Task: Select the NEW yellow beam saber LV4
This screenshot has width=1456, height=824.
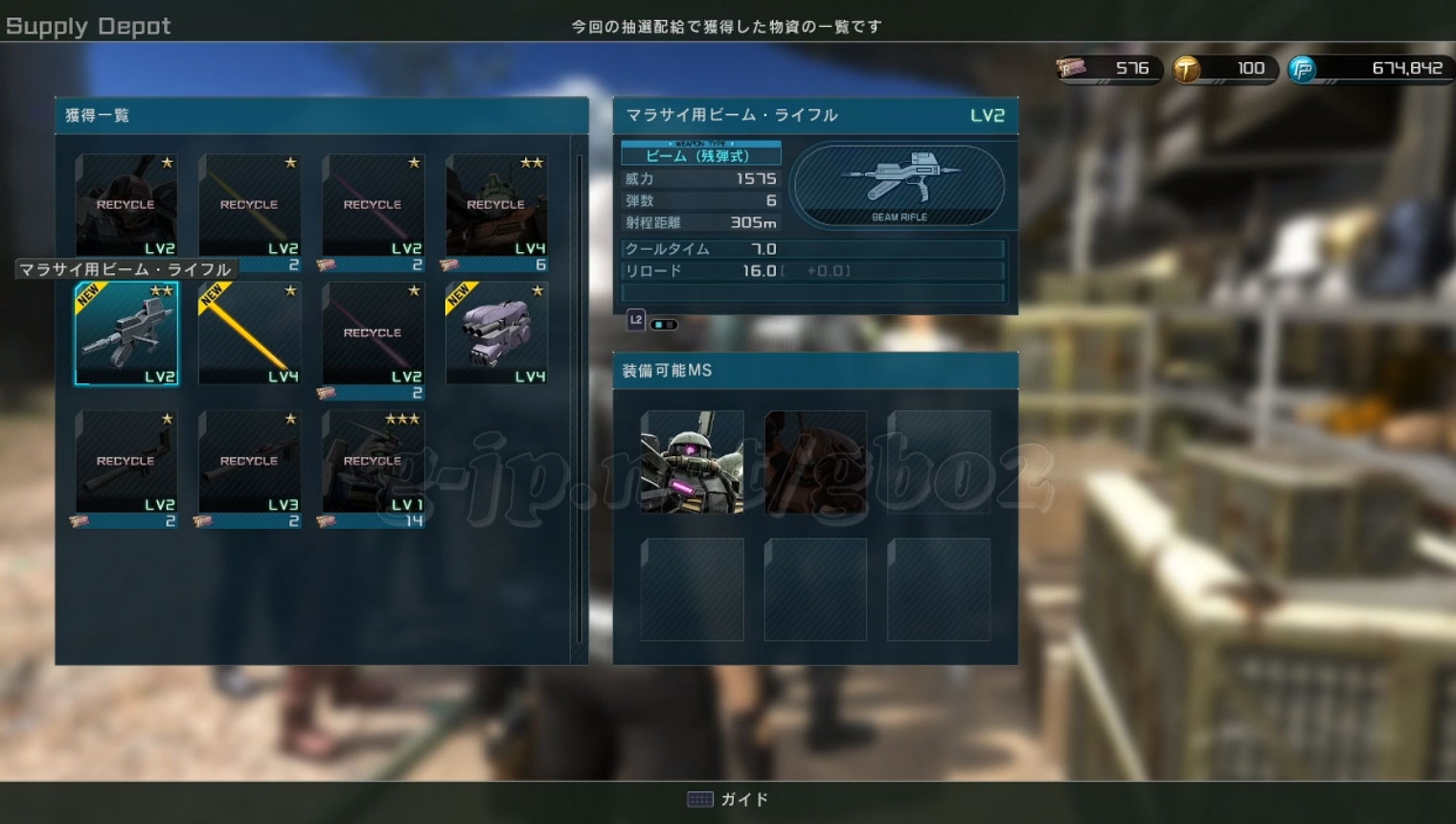Action: 249,333
